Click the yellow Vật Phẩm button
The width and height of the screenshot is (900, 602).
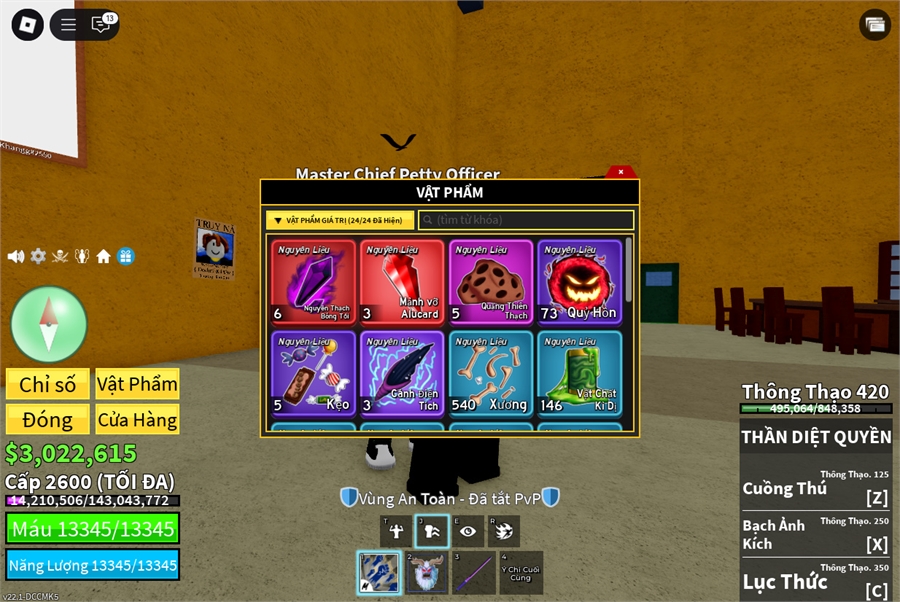(138, 384)
